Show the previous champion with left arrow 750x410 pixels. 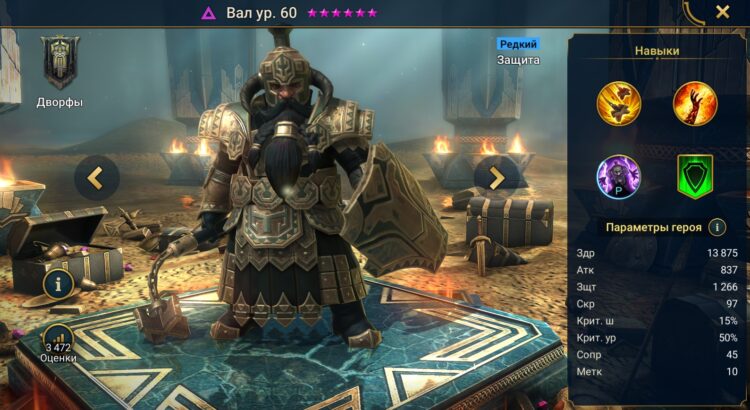(96, 178)
